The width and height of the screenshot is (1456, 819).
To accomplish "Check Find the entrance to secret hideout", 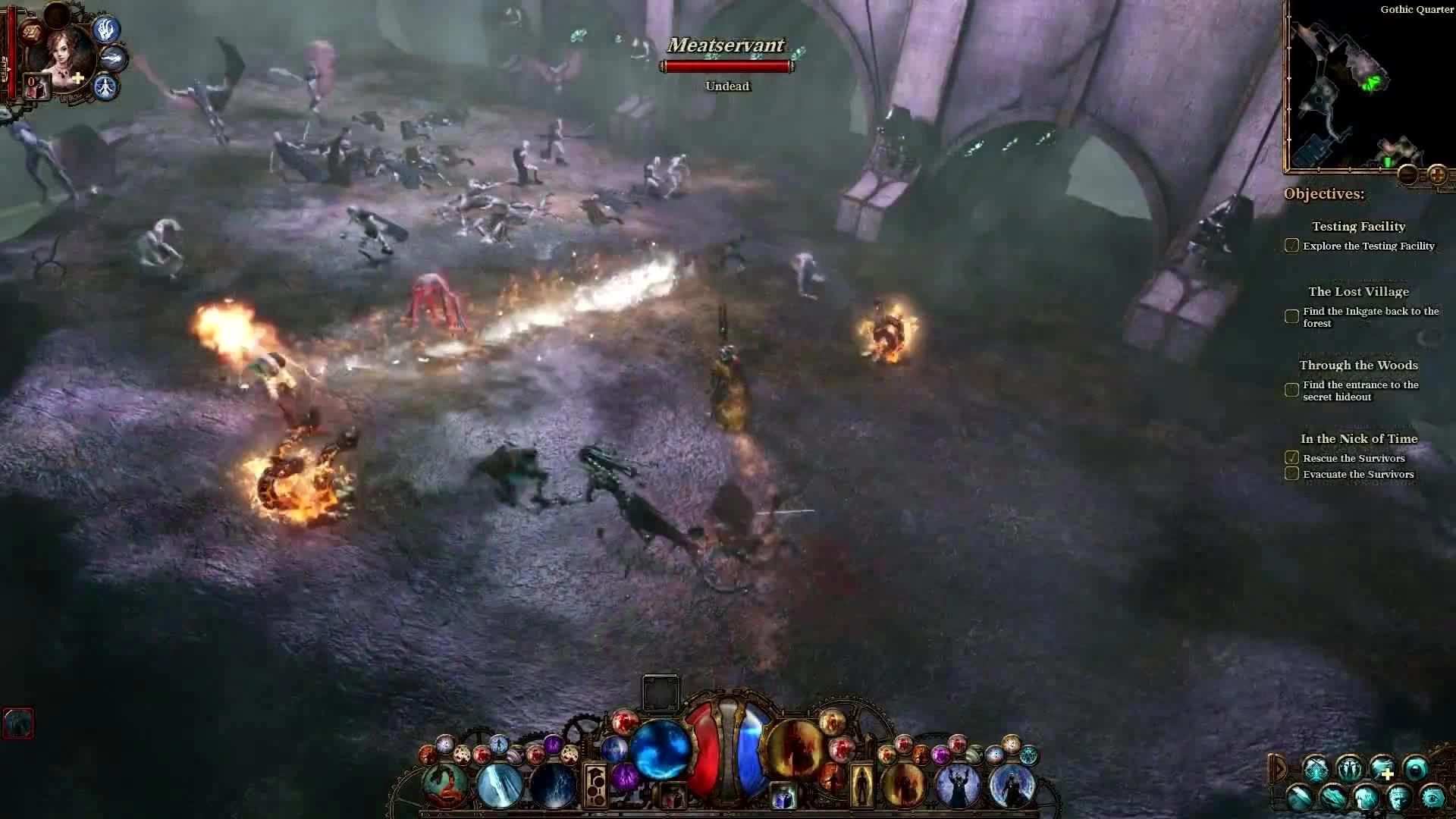I will click(x=1291, y=390).
